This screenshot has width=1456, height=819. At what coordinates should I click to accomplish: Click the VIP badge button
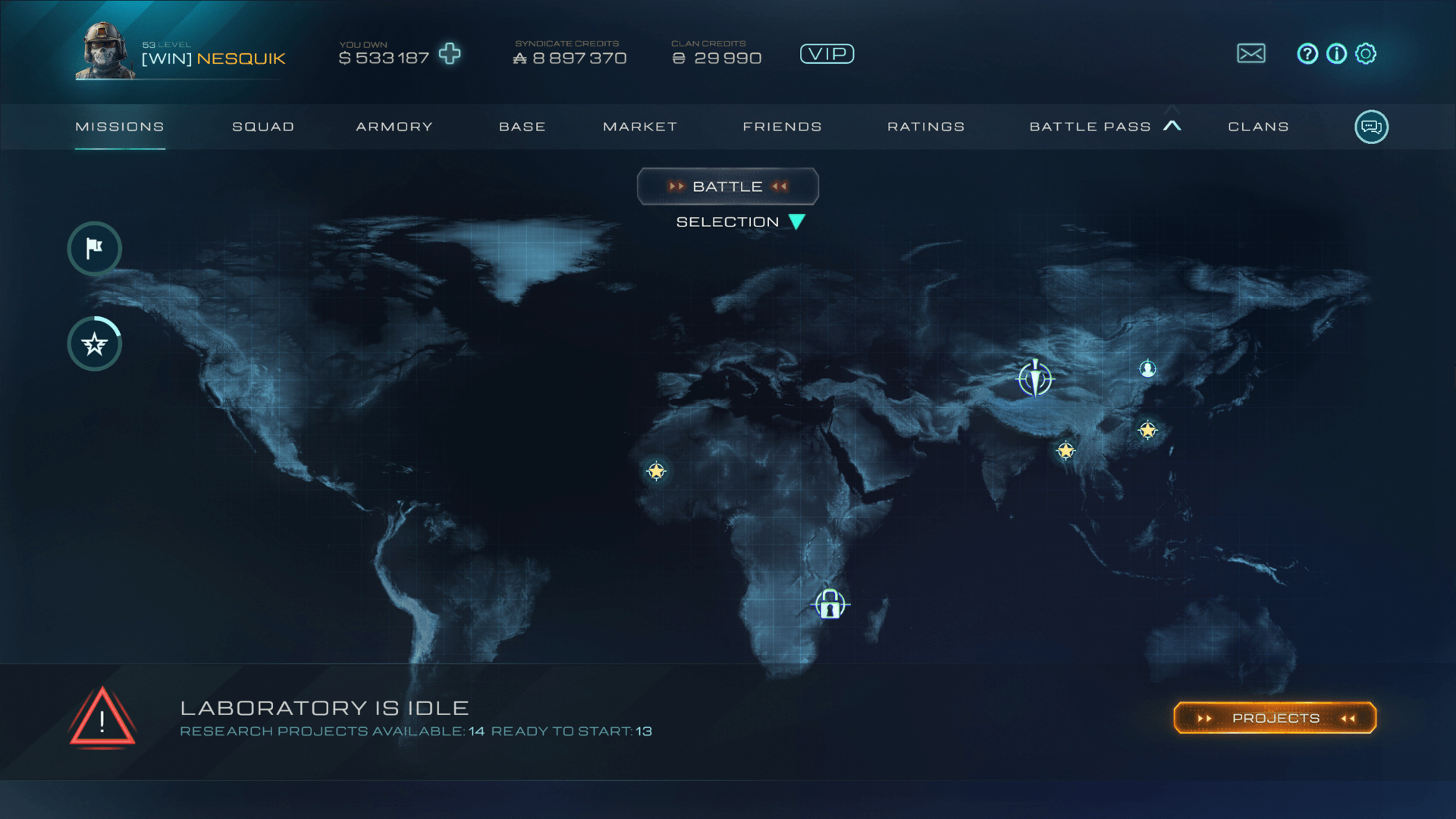click(827, 54)
